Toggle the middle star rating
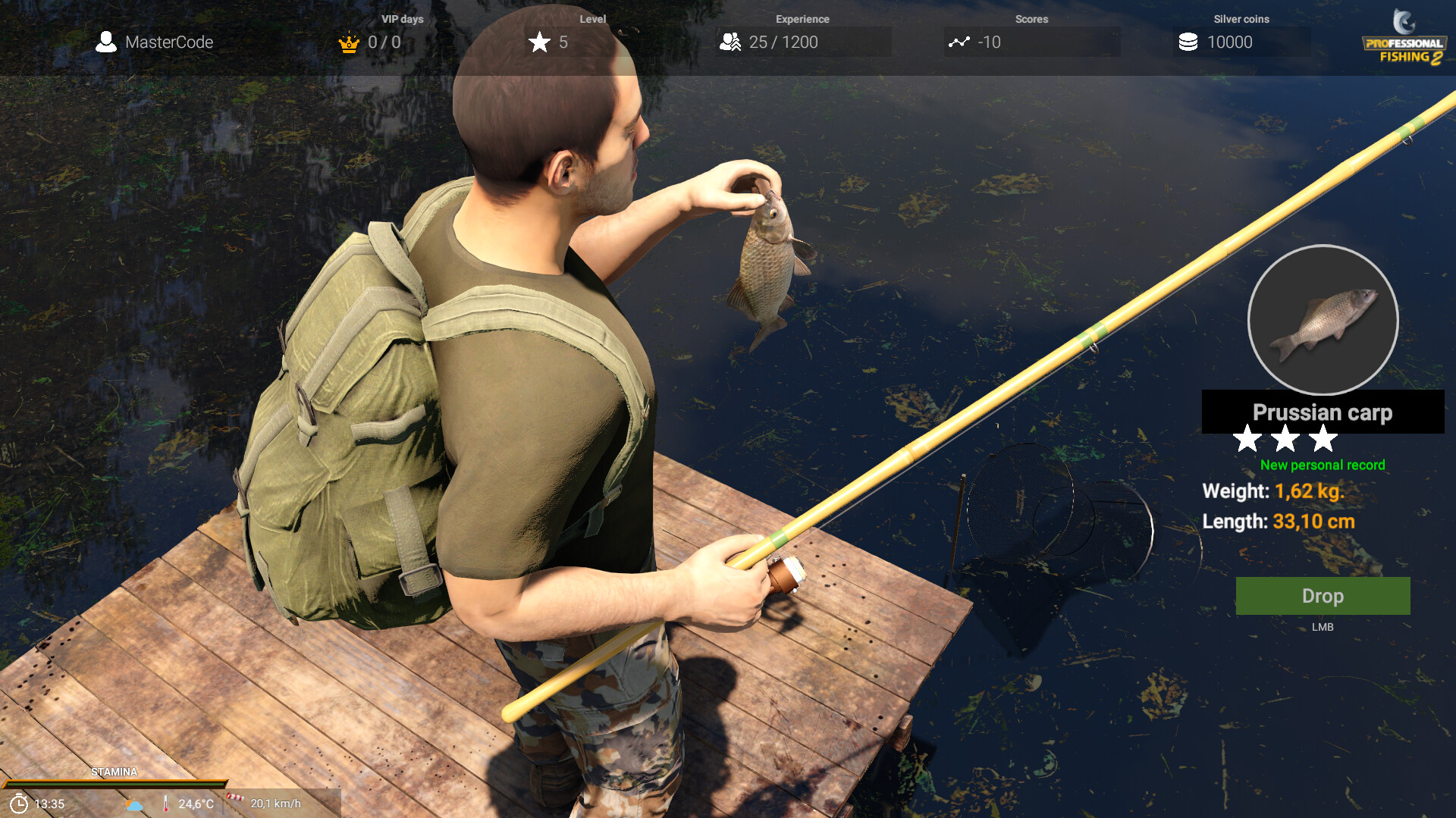1456x818 pixels. click(x=1287, y=440)
